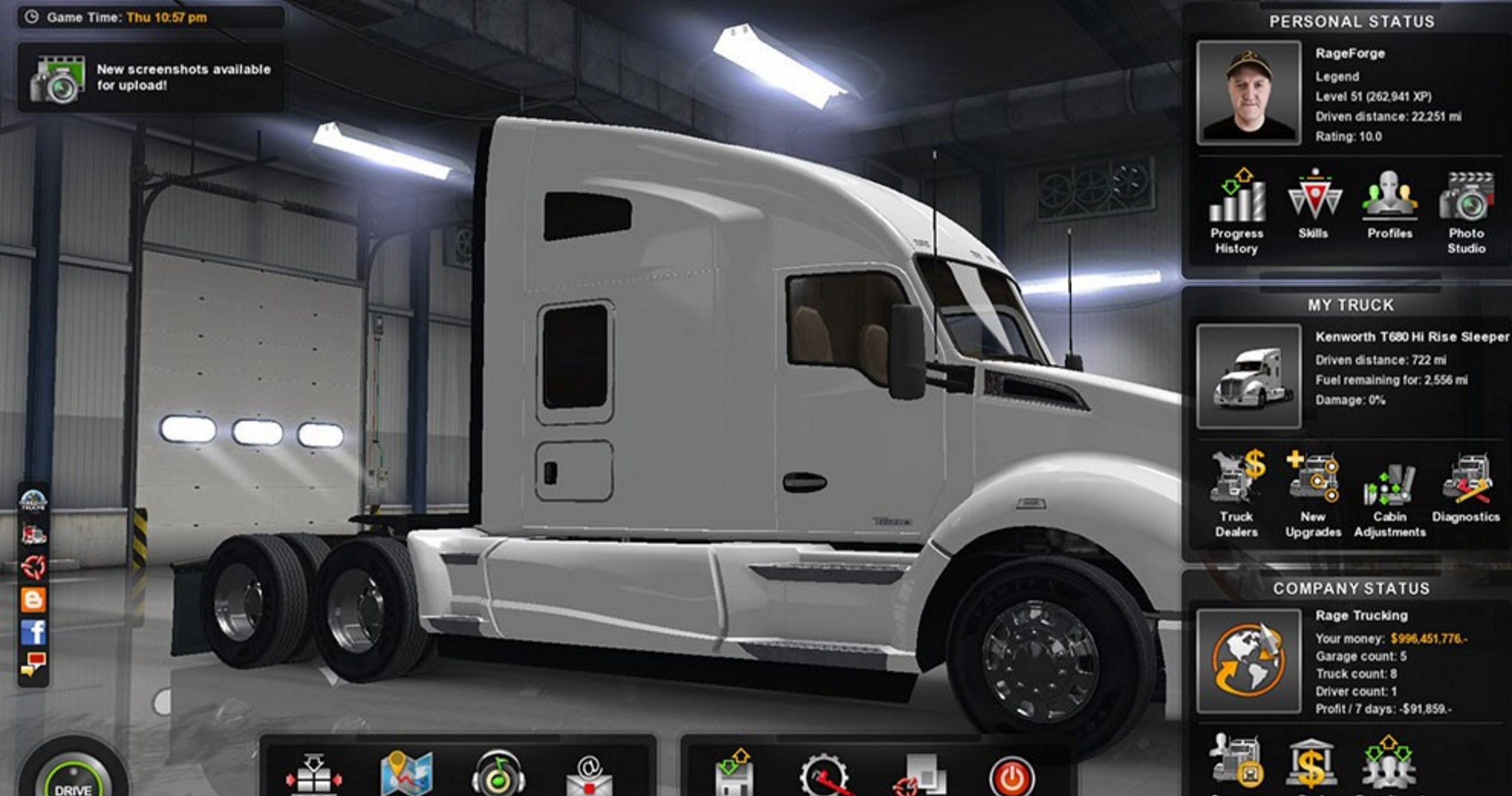Screen dimensions: 1512x796
Task: Check the email envelope icon
Action: [x=589, y=776]
